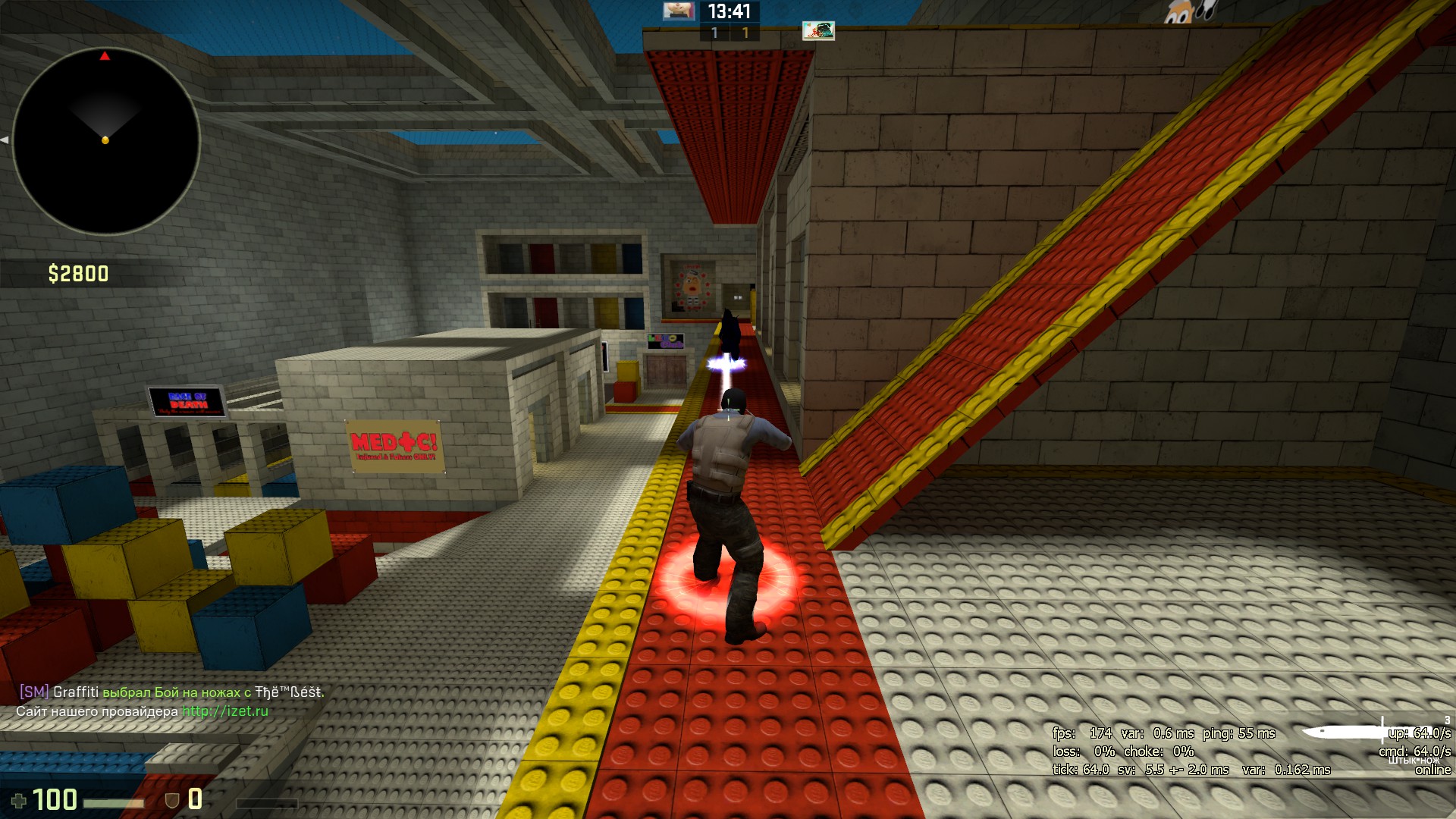The height and width of the screenshot is (819, 1456).
Task: Select the right team player avatar
Action: pyautogui.click(x=818, y=30)
